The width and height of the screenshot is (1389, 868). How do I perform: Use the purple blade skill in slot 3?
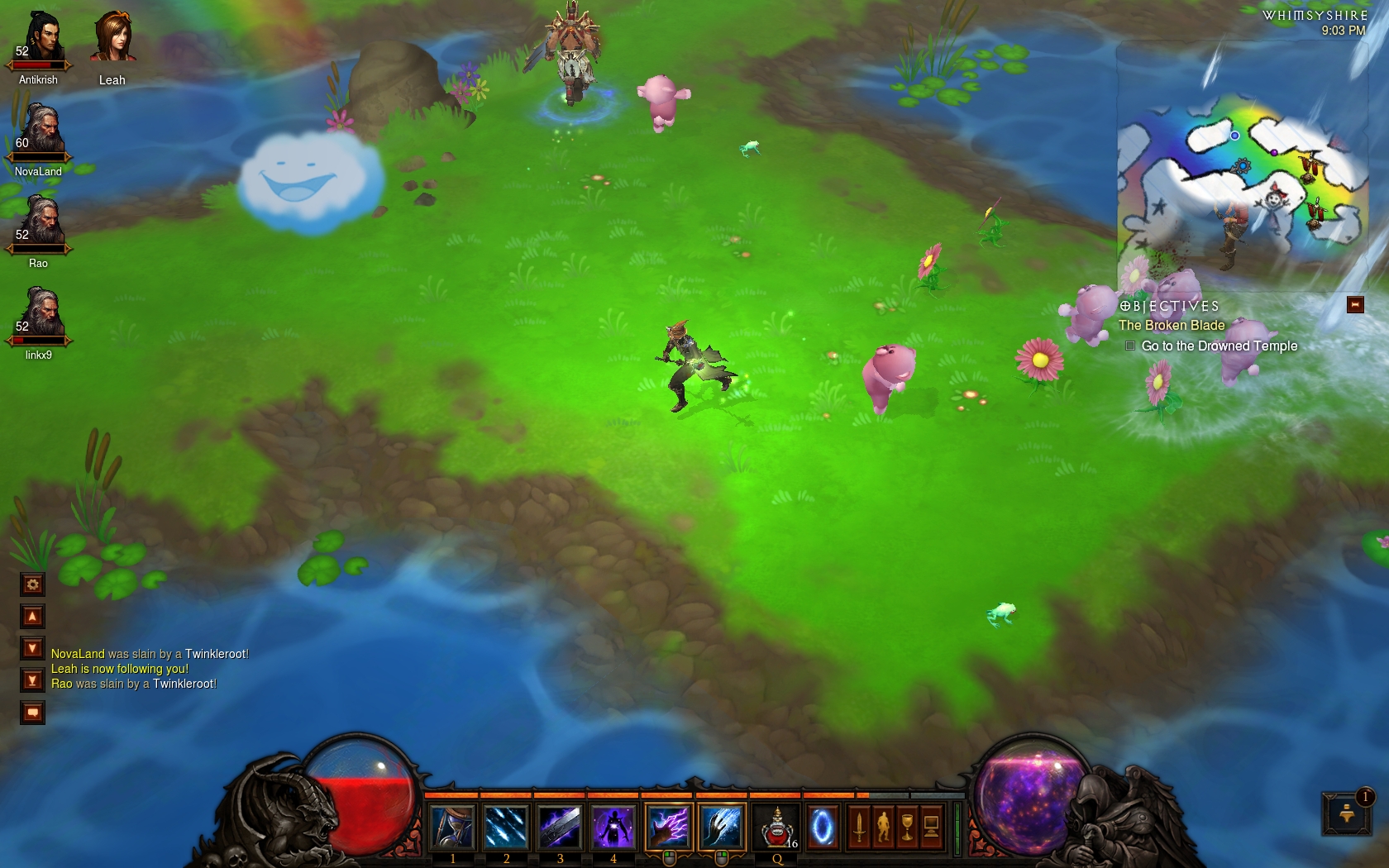click(x=560, y=827)
